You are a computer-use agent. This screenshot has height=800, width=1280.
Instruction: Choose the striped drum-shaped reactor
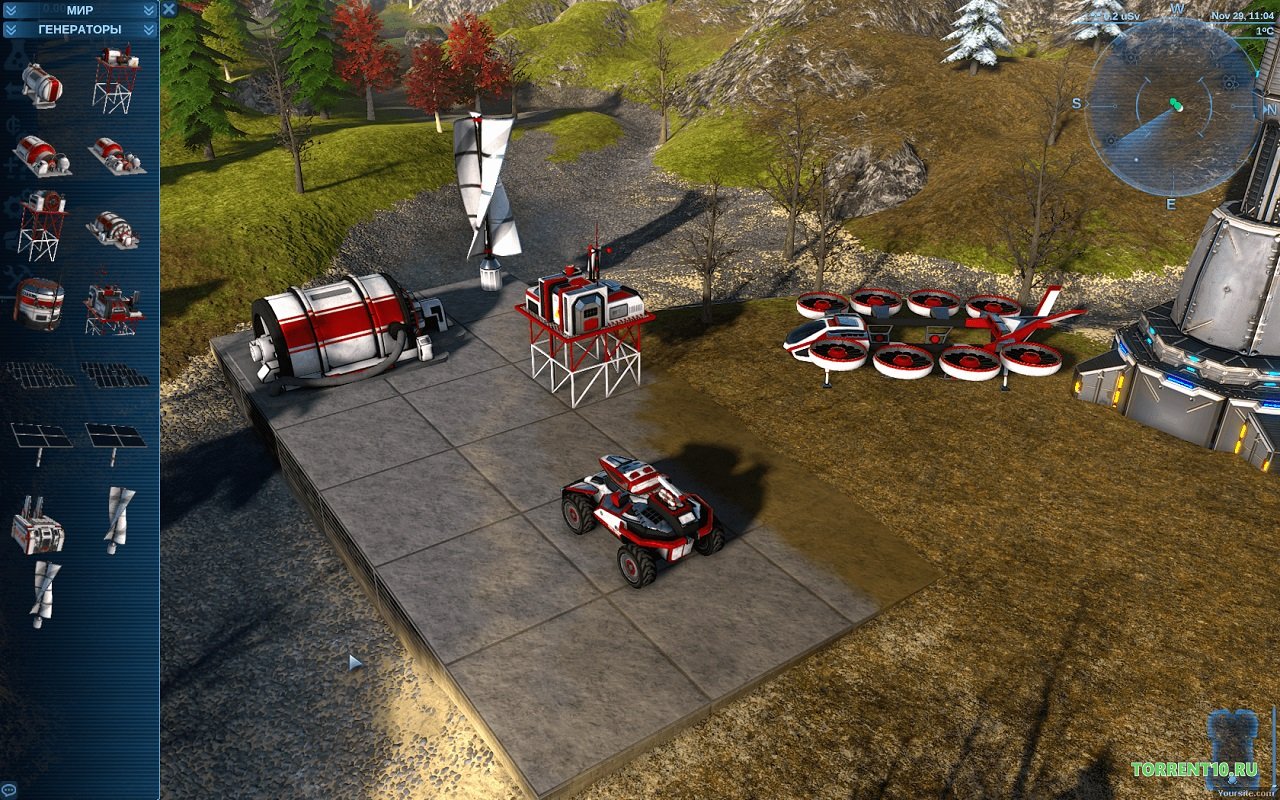coord(39,303)
